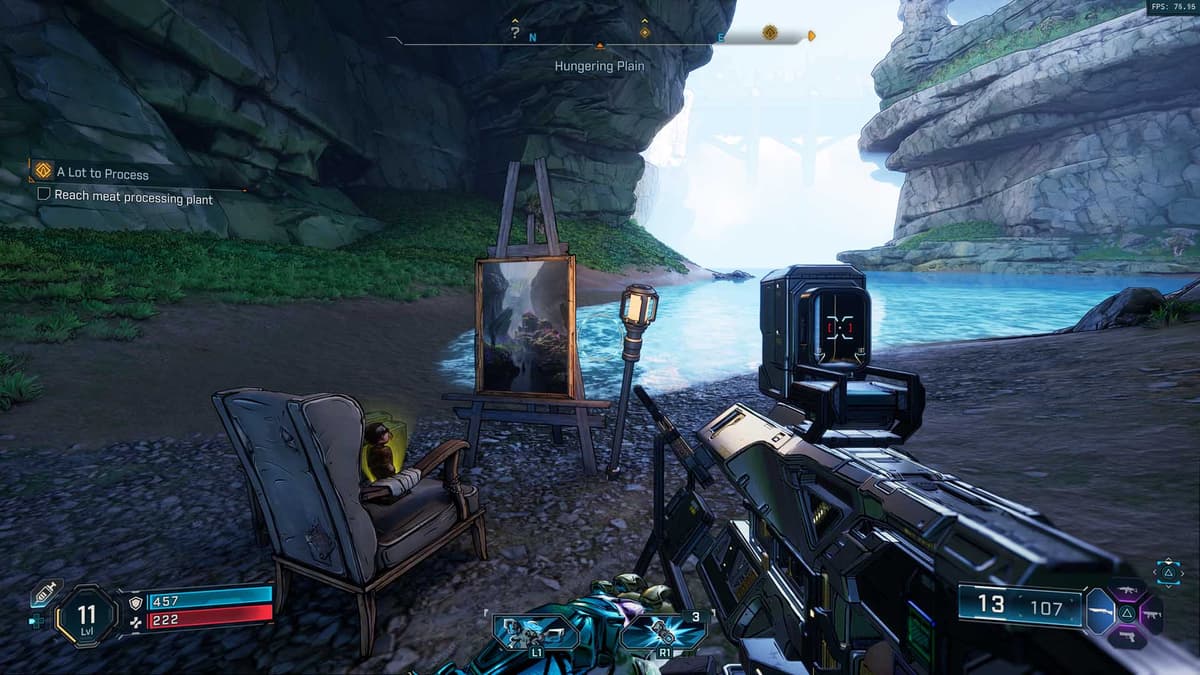1200x675 pixels.
Task: Open the level 11 character badge
Action: tap(86, 614)
